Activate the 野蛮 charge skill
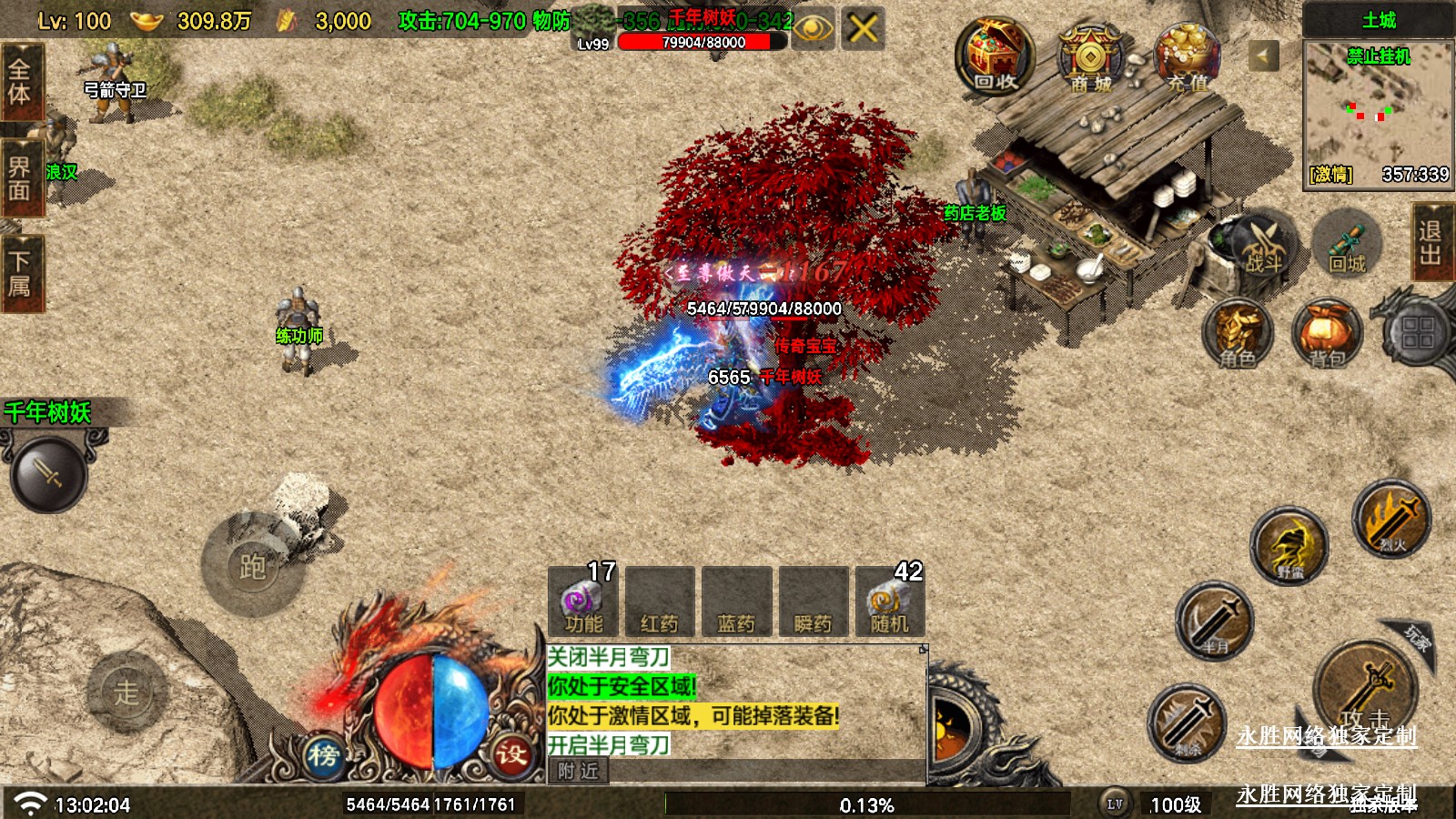Viewport: 1456px width, 819px height. (x=1289, y=546)
